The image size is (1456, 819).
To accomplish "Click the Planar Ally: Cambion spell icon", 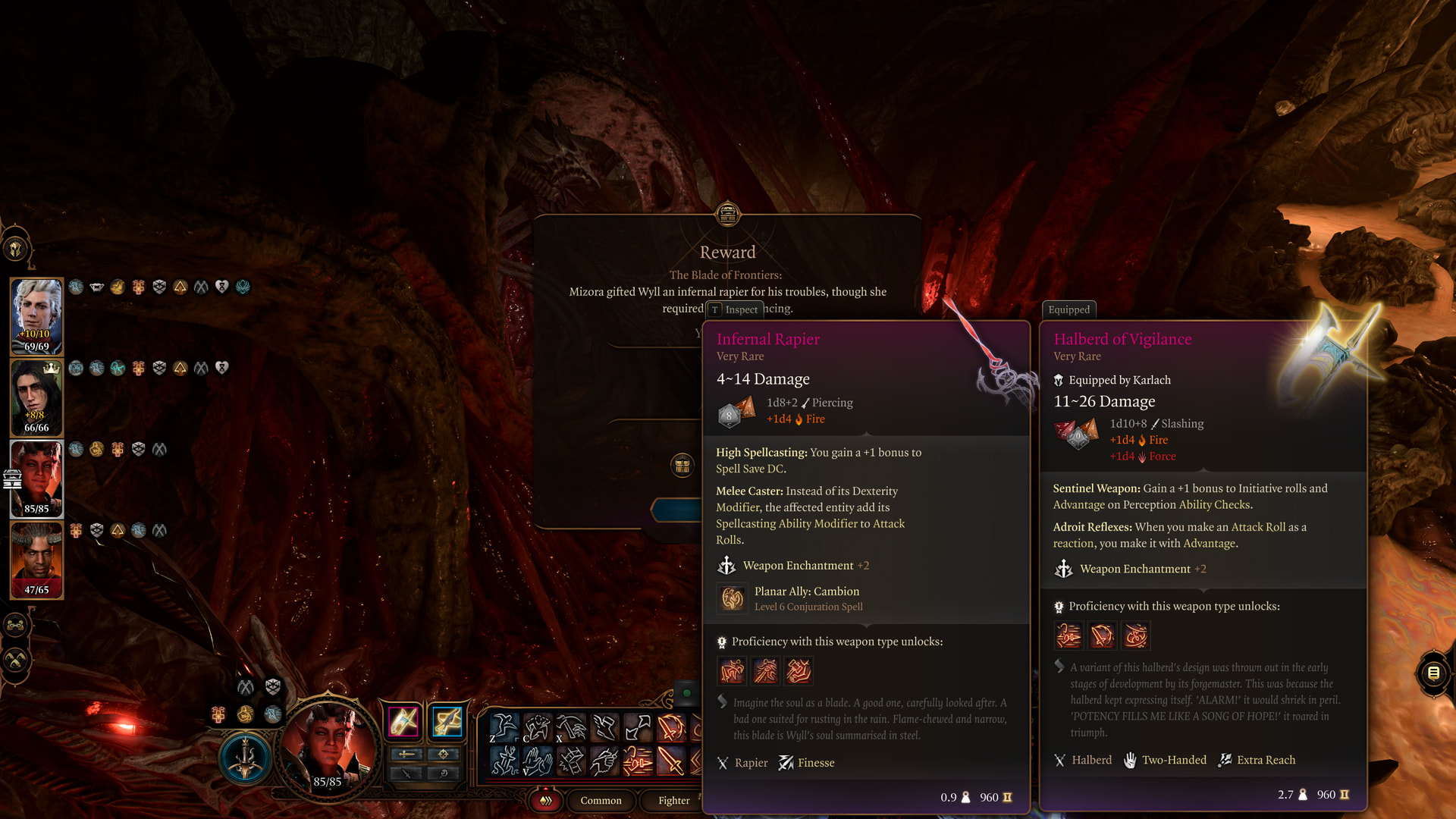I will (732, 598).
